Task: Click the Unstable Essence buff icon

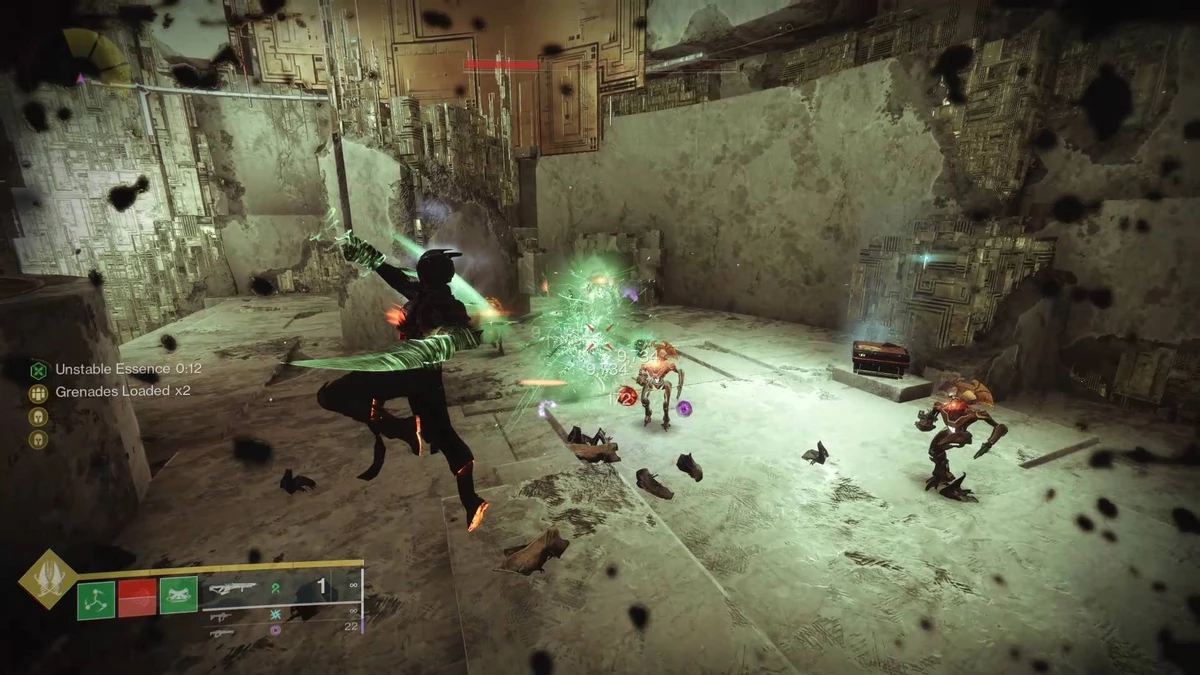Action: tap(38, 369)
